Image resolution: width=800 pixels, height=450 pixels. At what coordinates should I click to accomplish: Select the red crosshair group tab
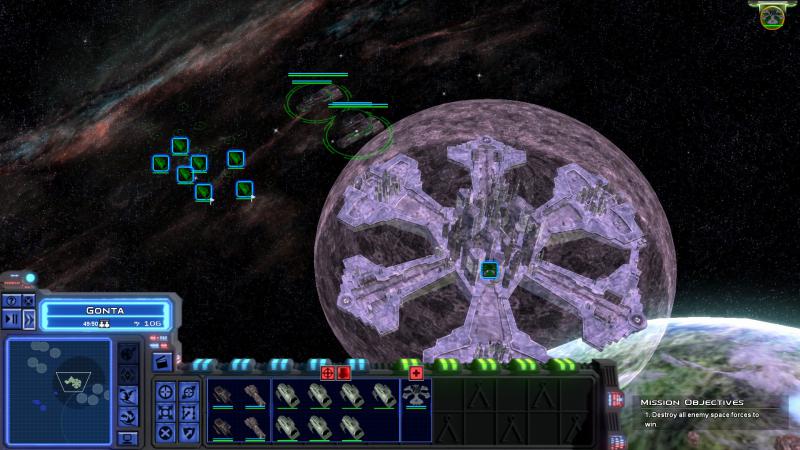tap(327, 373)
